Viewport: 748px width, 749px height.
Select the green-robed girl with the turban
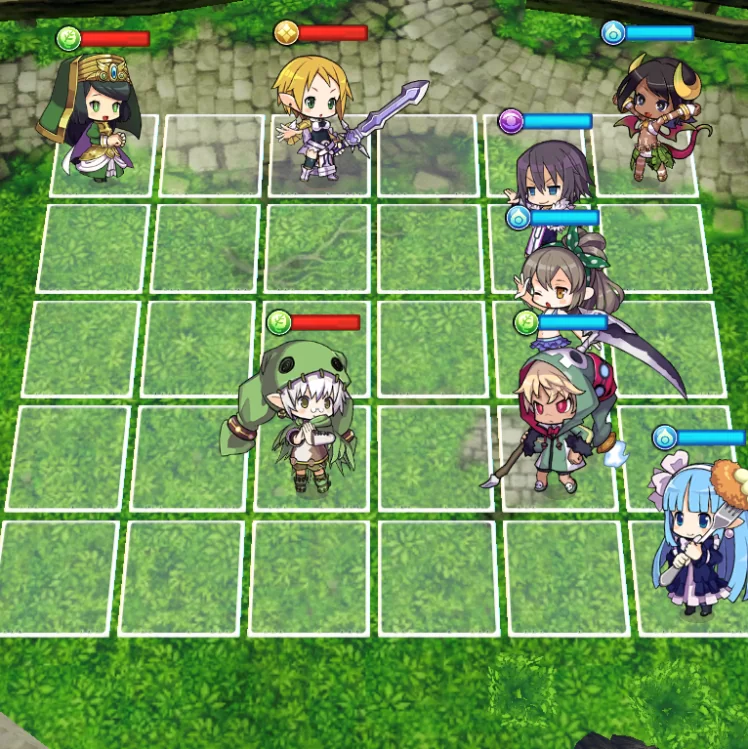(x=93, y=122)
